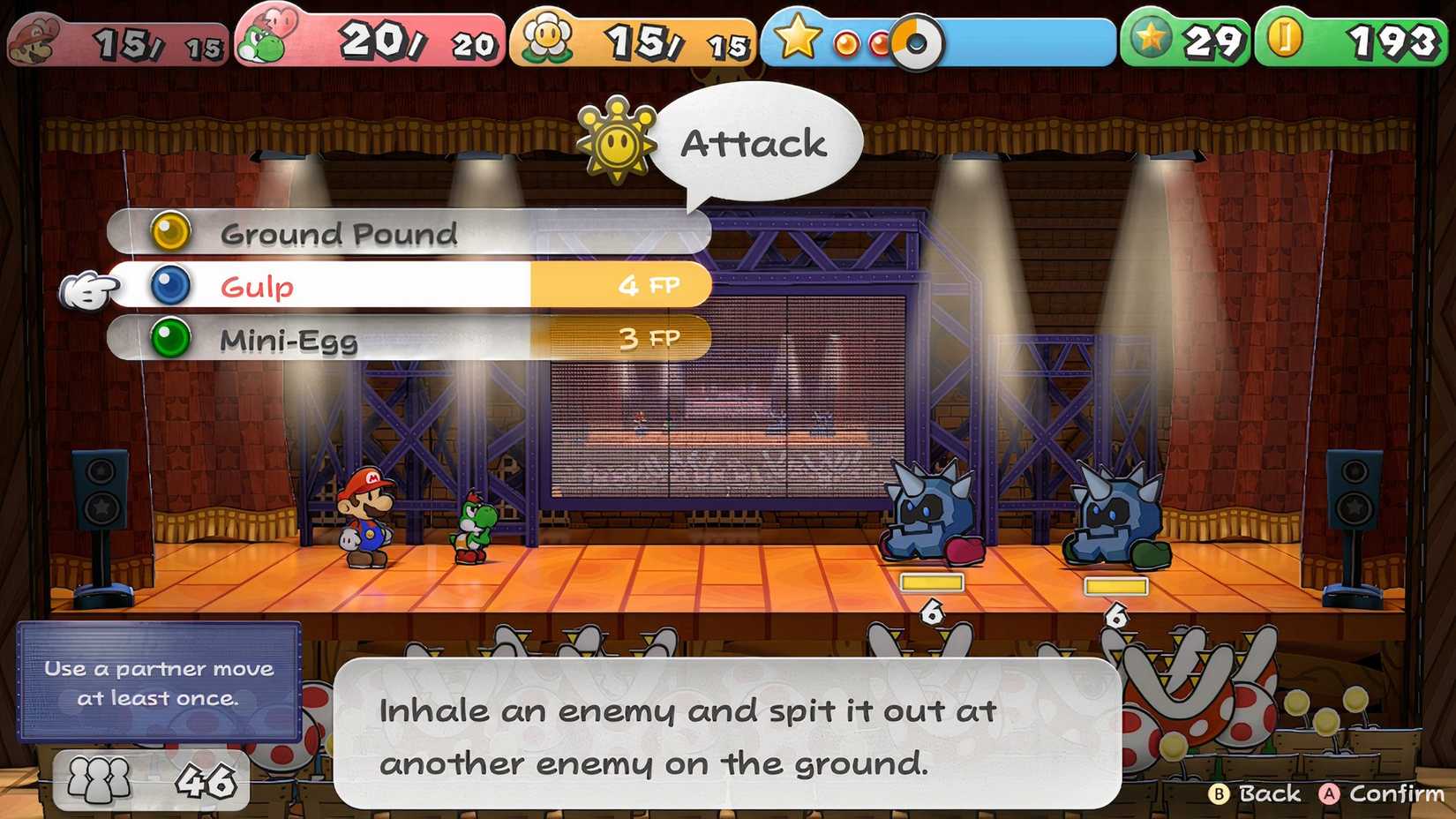
Task: Click the gold coin counter icon
Action: pos(1286,37)
